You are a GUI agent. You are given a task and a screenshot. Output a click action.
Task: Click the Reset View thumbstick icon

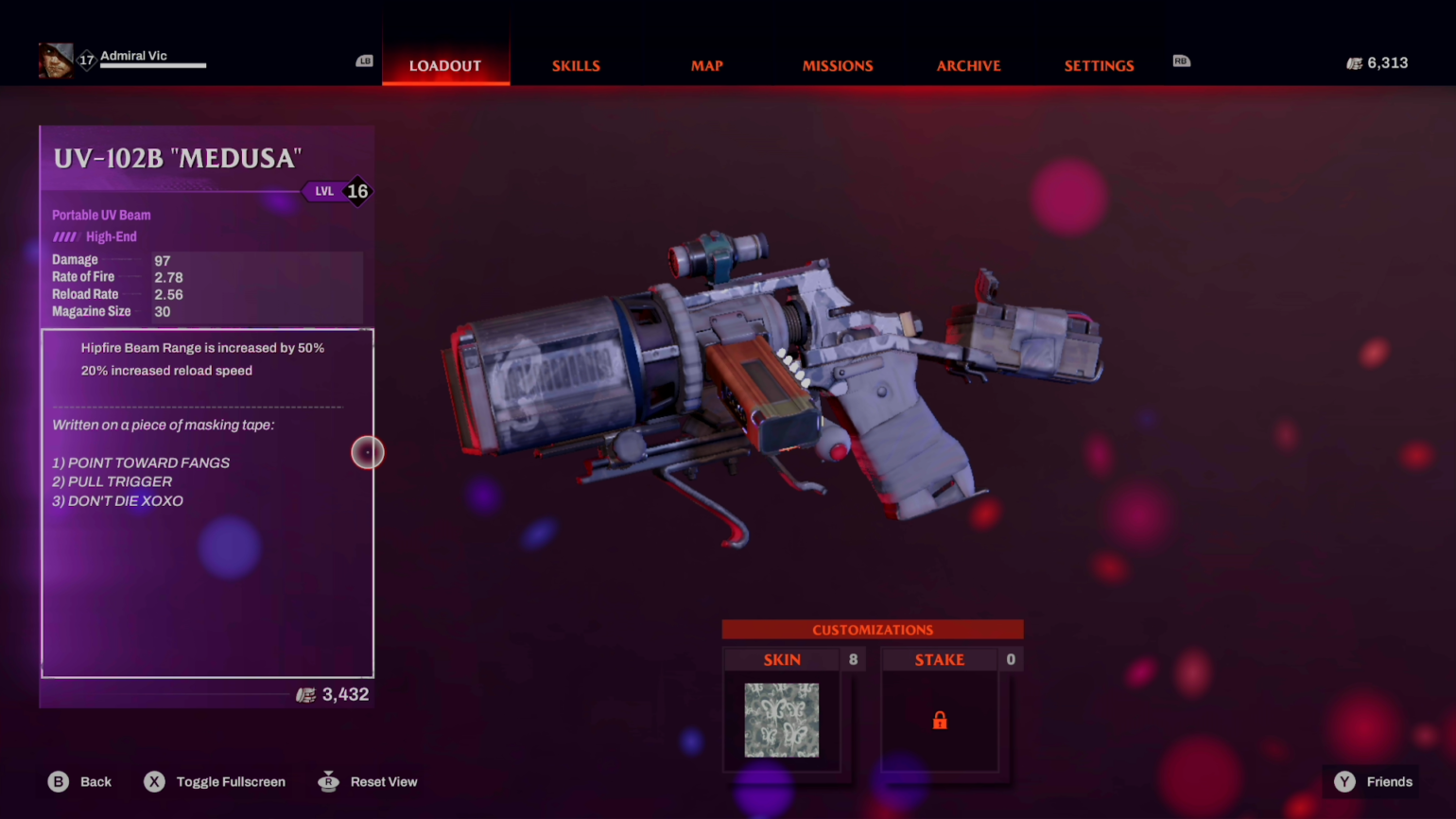328,781
